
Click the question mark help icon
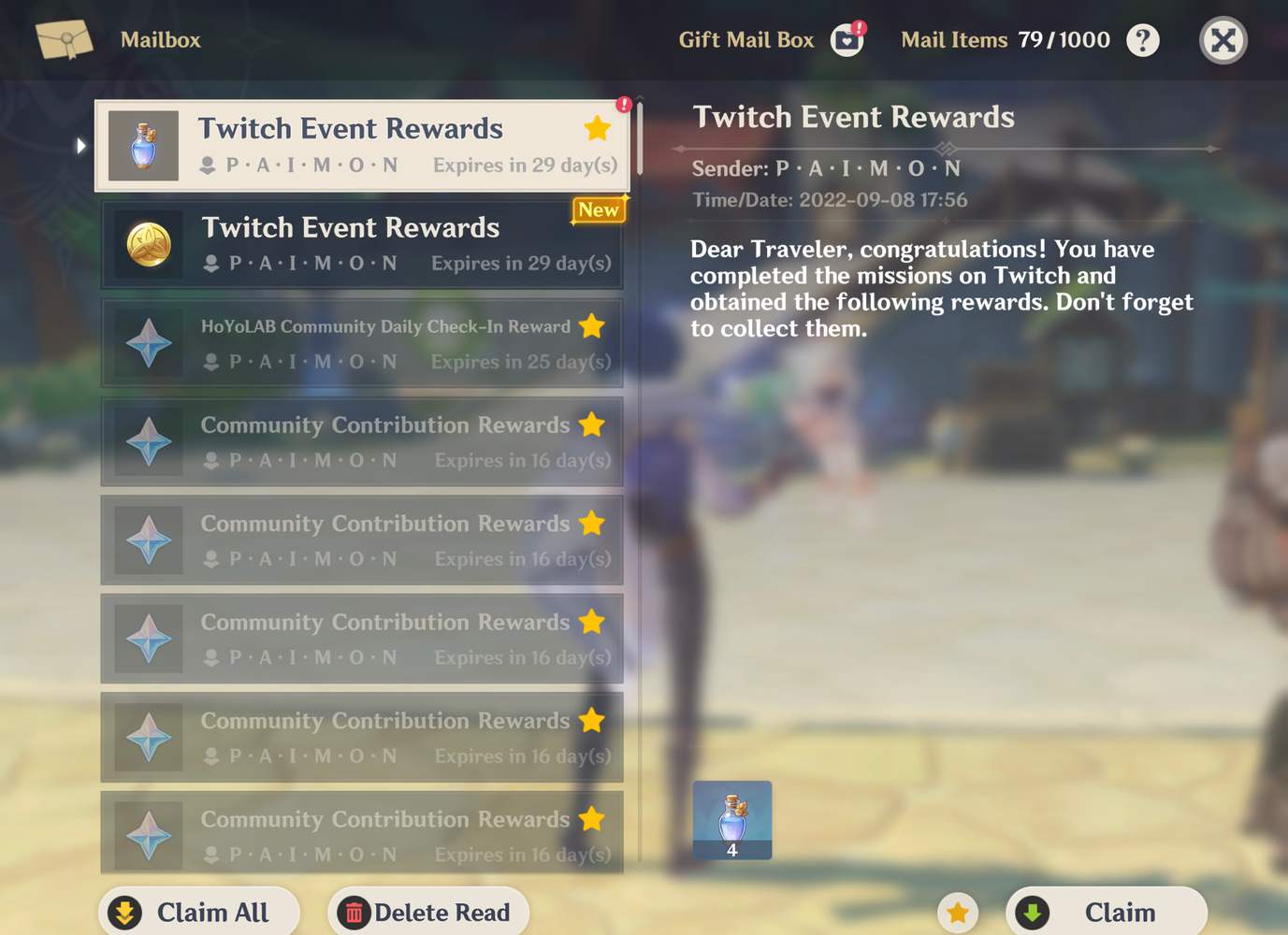(1143, 39)
